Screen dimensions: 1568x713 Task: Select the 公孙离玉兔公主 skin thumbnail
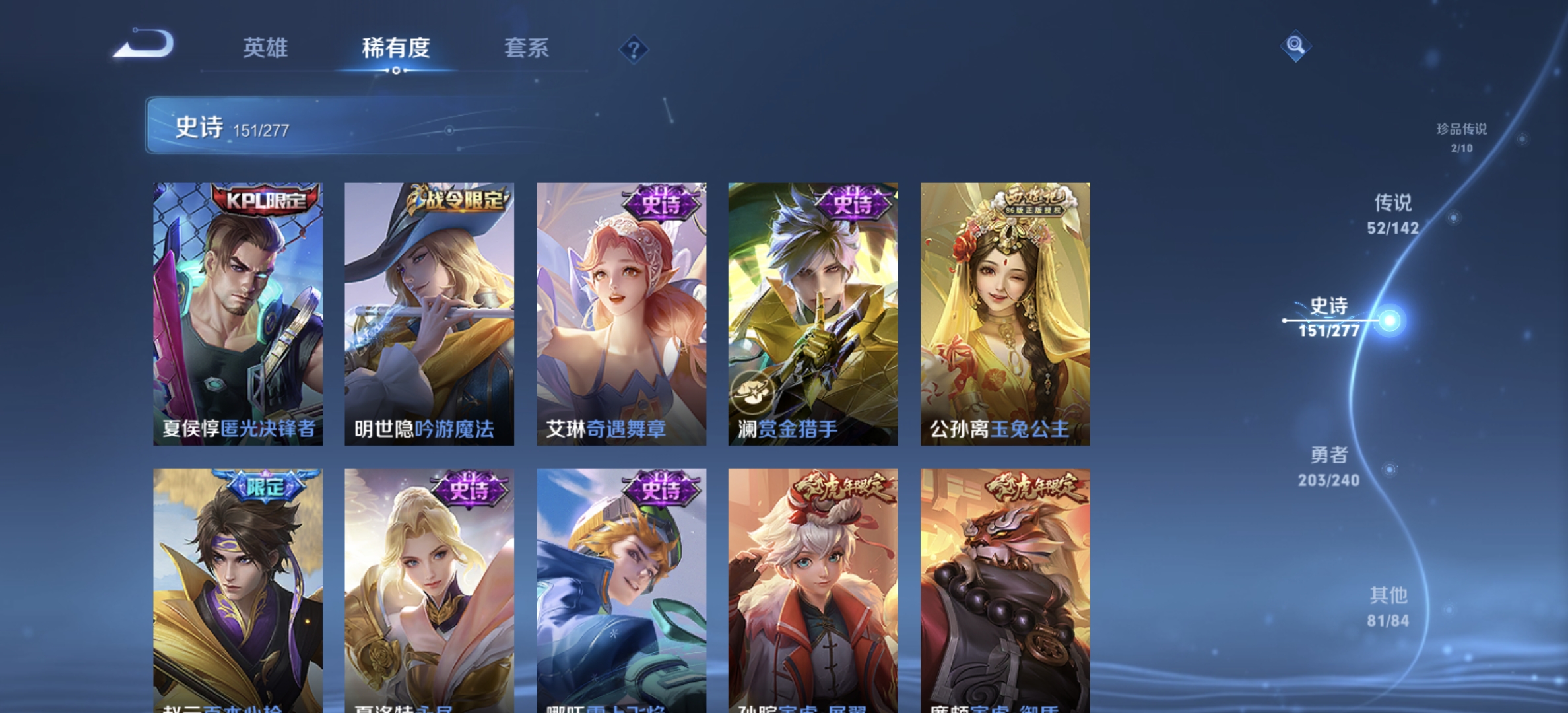pyautogui.click(x=1004, y=311)
